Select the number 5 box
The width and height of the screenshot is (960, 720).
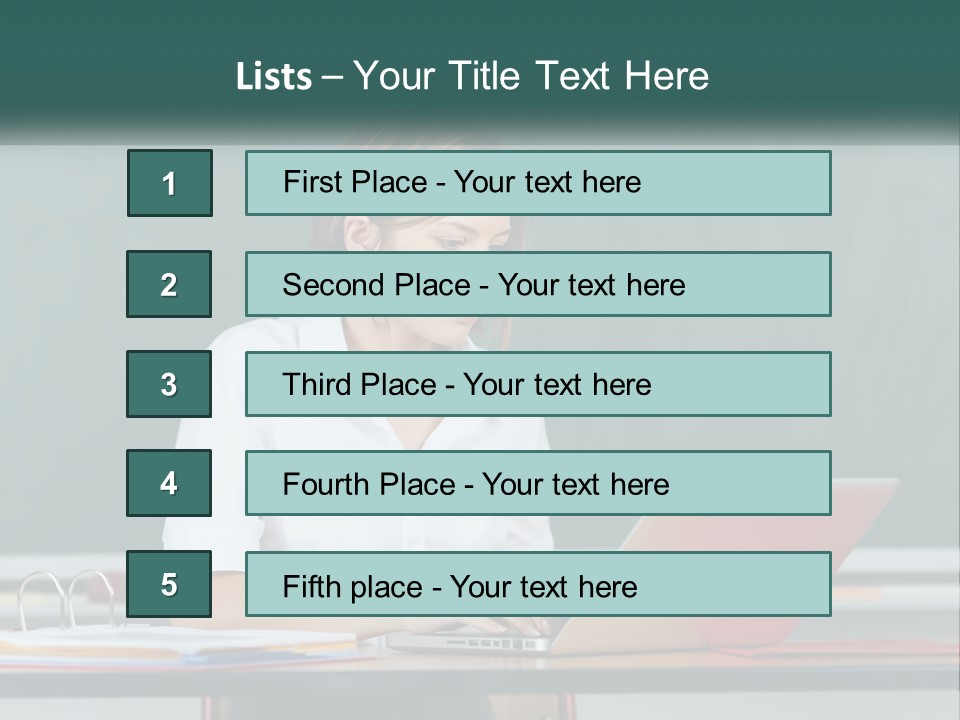(x=169, y=584)
